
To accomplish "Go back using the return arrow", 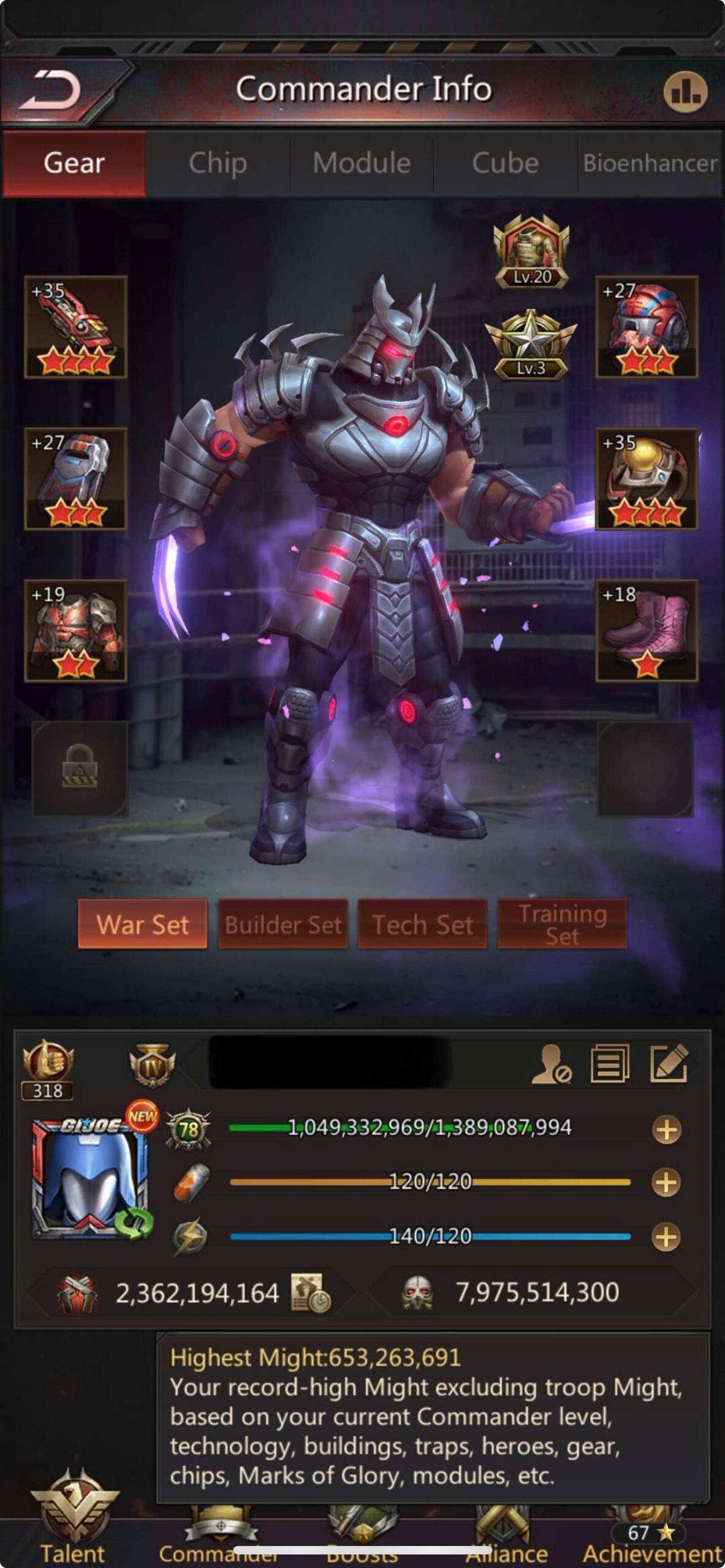I will coord(50,91).
